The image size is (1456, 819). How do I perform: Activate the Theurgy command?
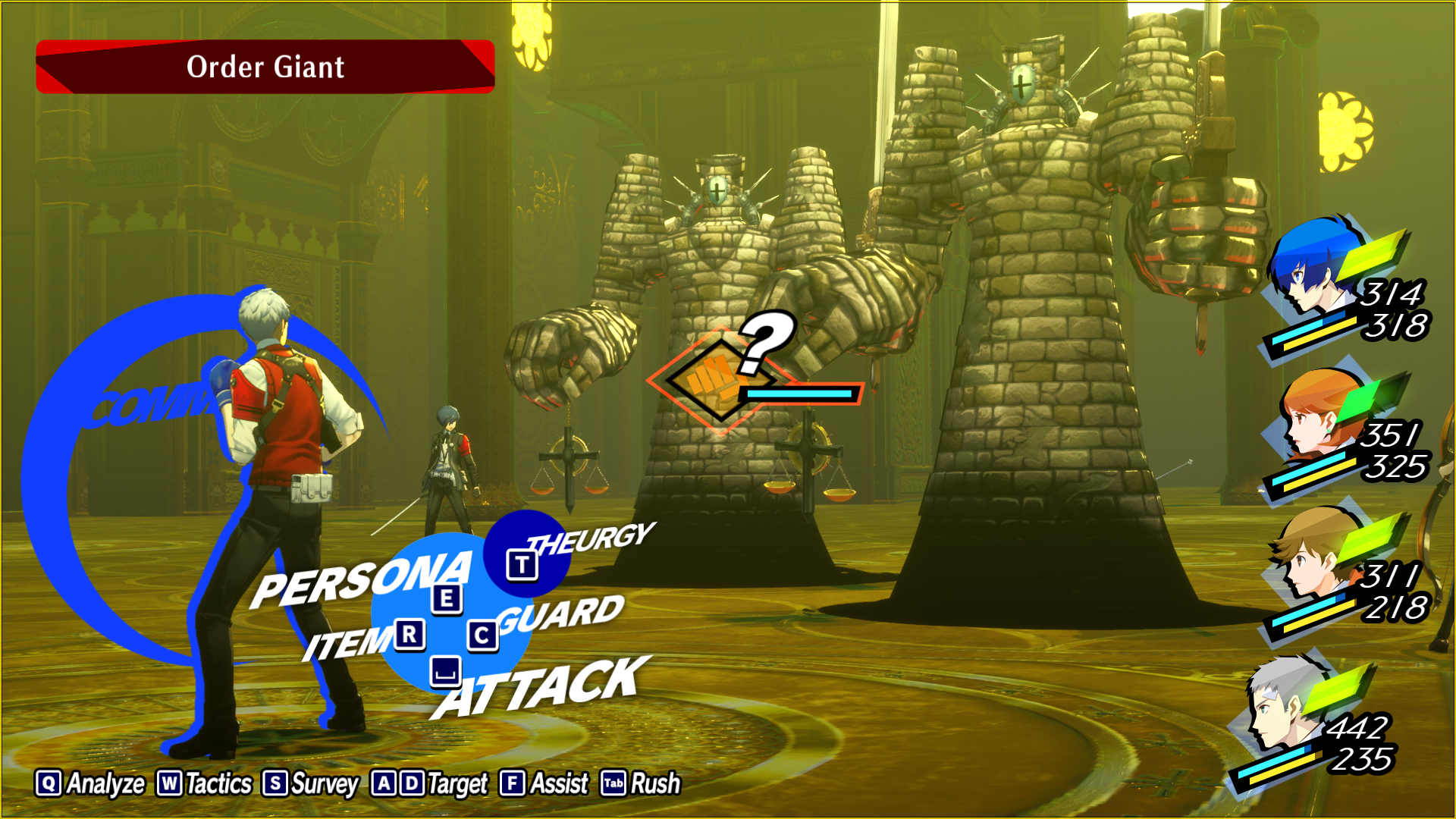pos(590,538)
